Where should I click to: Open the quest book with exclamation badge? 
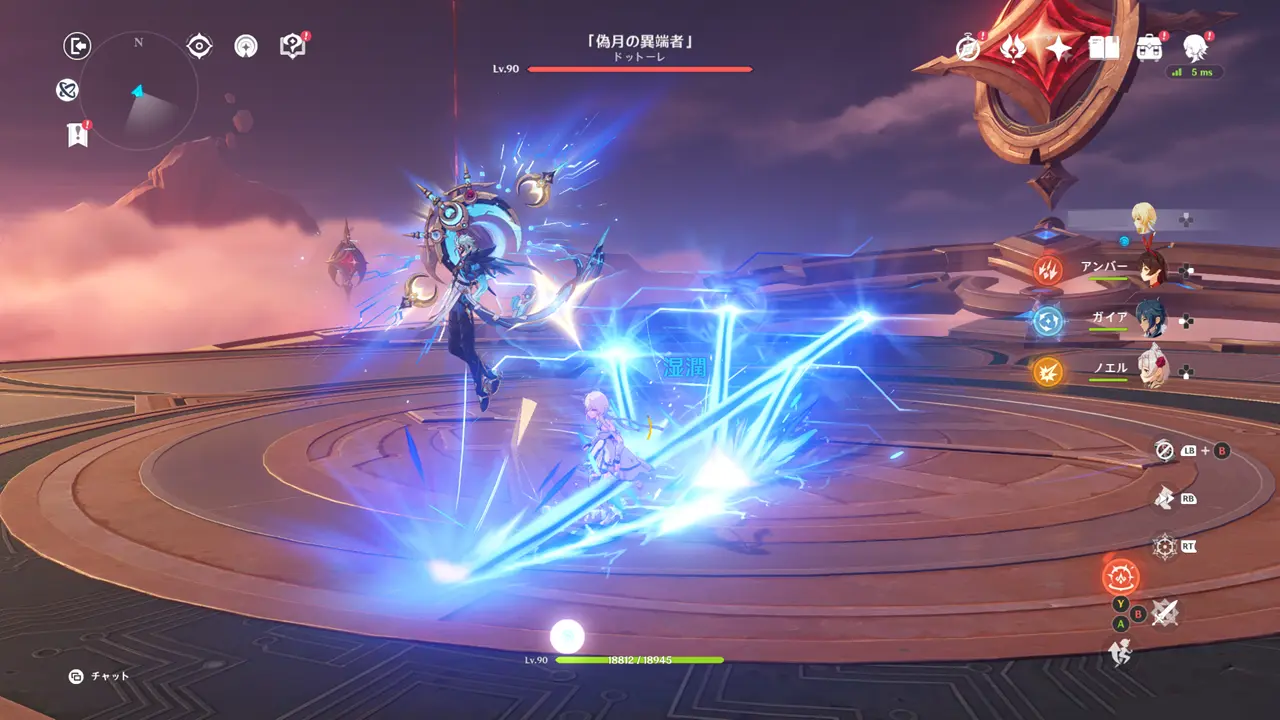click(x=292, y=45)
